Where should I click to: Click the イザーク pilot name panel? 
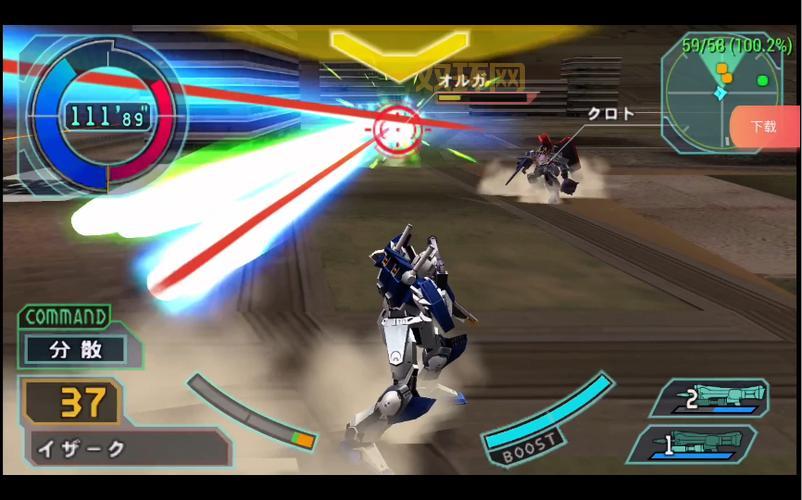click(125, 449)
